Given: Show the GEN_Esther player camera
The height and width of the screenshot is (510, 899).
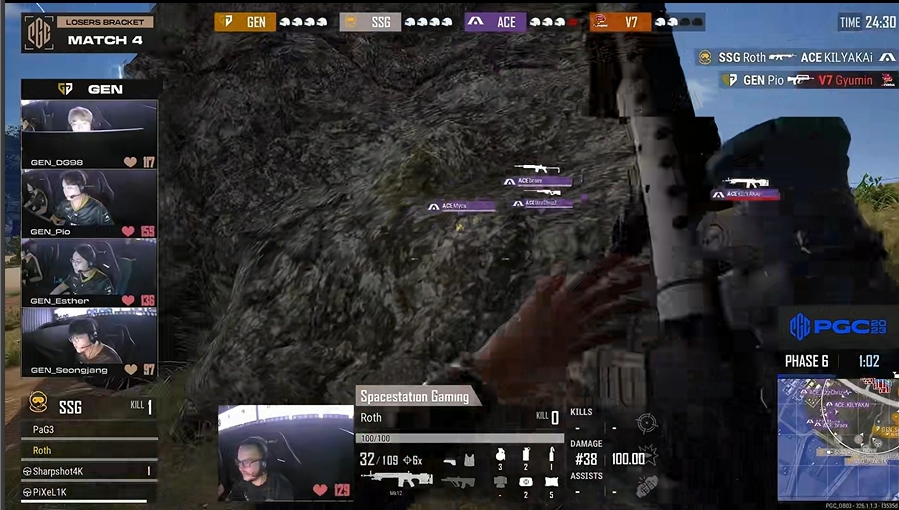Looking at the screenshot, I should [89, 272].
